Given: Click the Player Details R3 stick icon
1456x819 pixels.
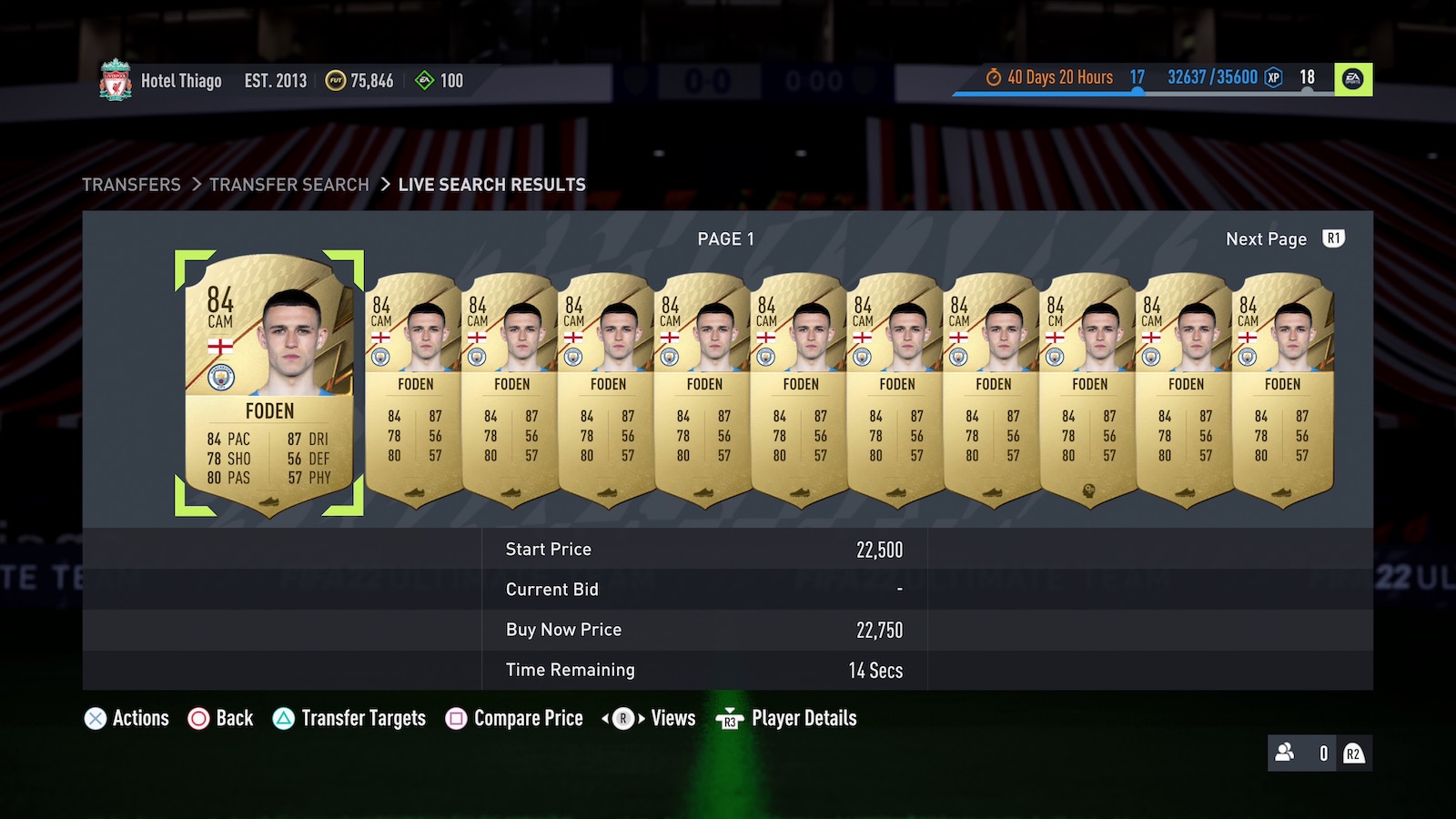Looking at the screenshot, I should point(728,720).
